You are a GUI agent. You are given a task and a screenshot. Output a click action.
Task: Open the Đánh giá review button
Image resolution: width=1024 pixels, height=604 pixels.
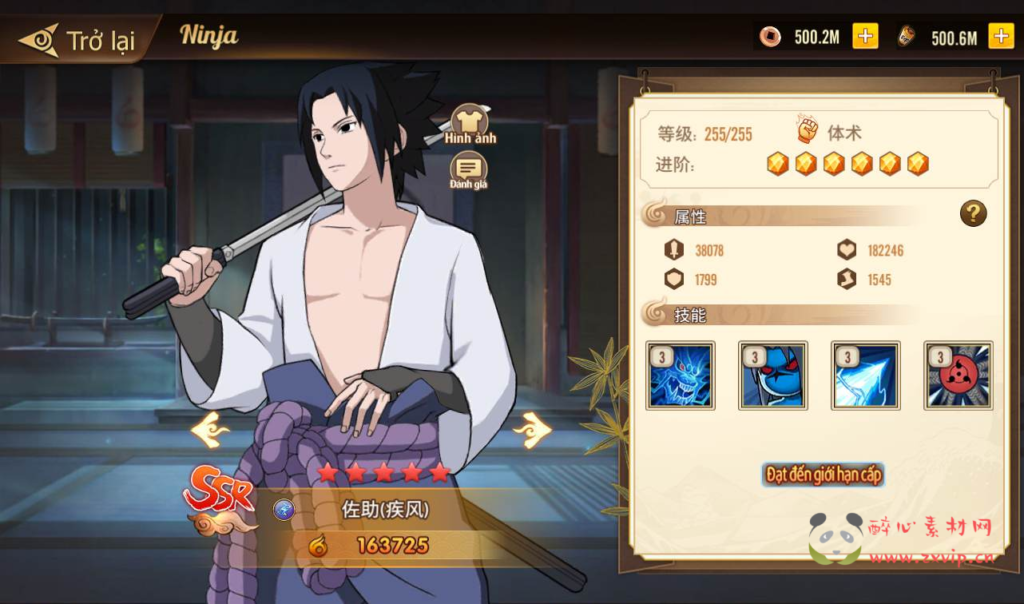point(468,171)
